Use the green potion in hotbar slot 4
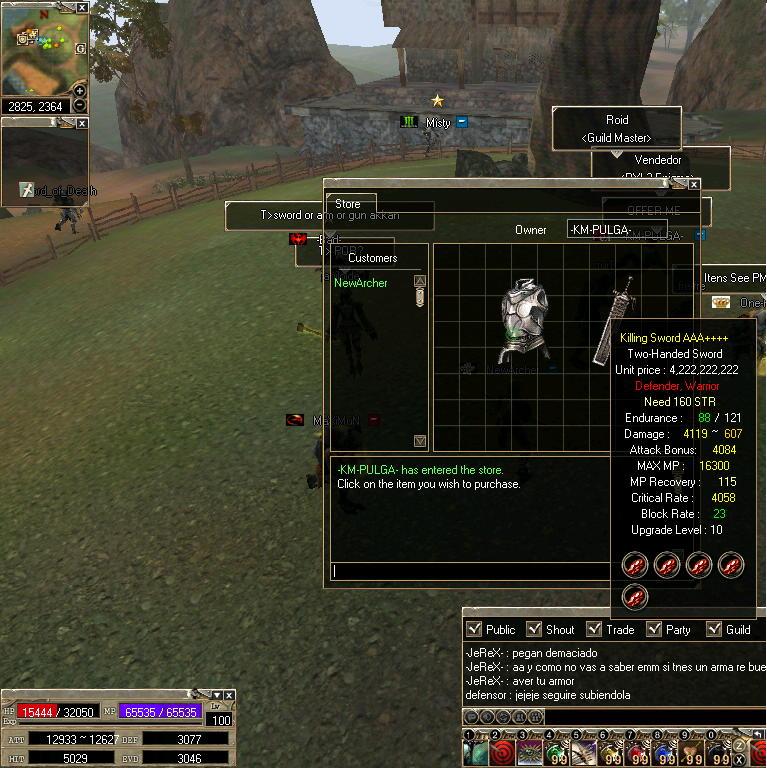Image resolution: width=767 pixels, height=768 pixels. pyautogui.click(x=554, y=752)
